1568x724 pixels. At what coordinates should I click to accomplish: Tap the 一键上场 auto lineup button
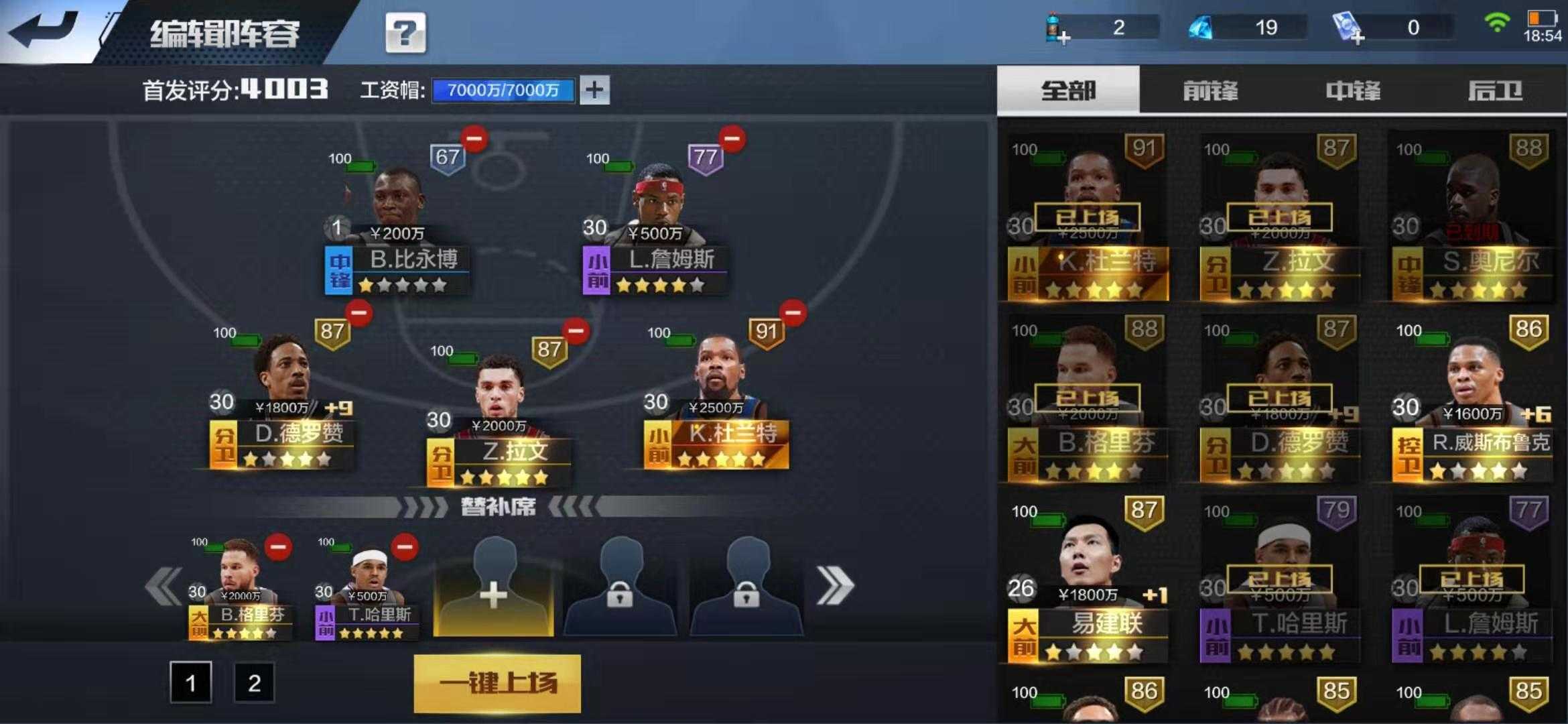[x=497, y=683]
